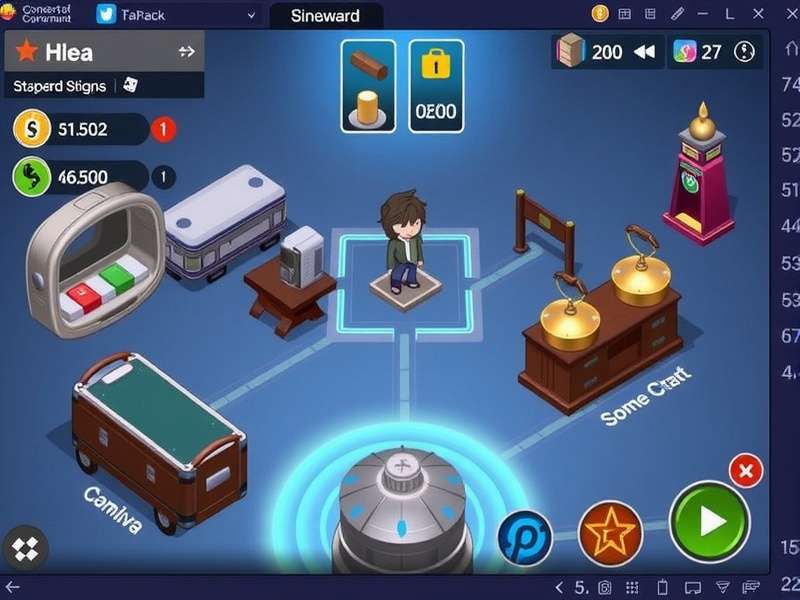Click the back arrow in bottom bar
This screenshot has height=600, width=800.
click(12, 587)
